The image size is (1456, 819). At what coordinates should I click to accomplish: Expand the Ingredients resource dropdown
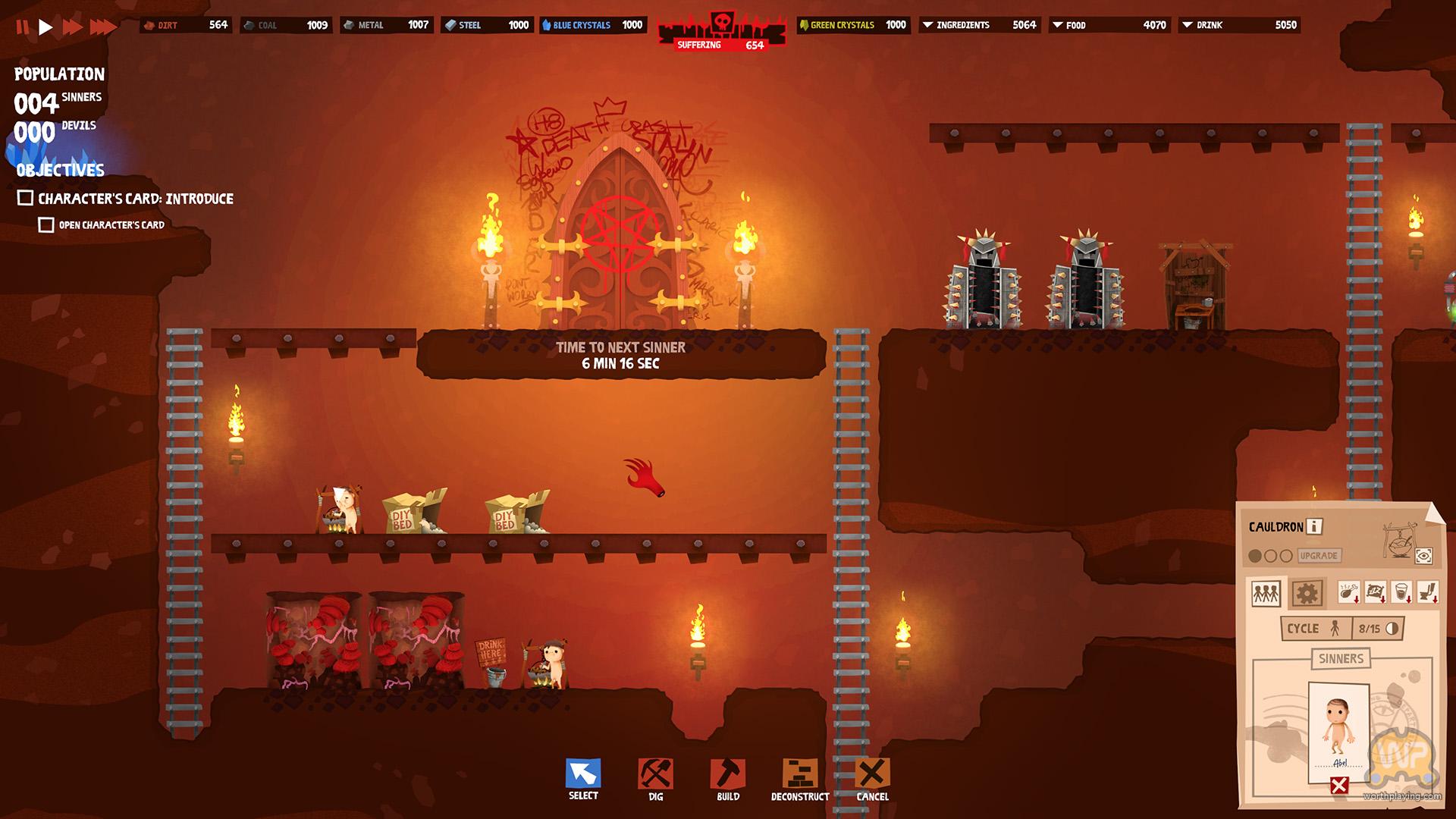[x=927, y=25]
